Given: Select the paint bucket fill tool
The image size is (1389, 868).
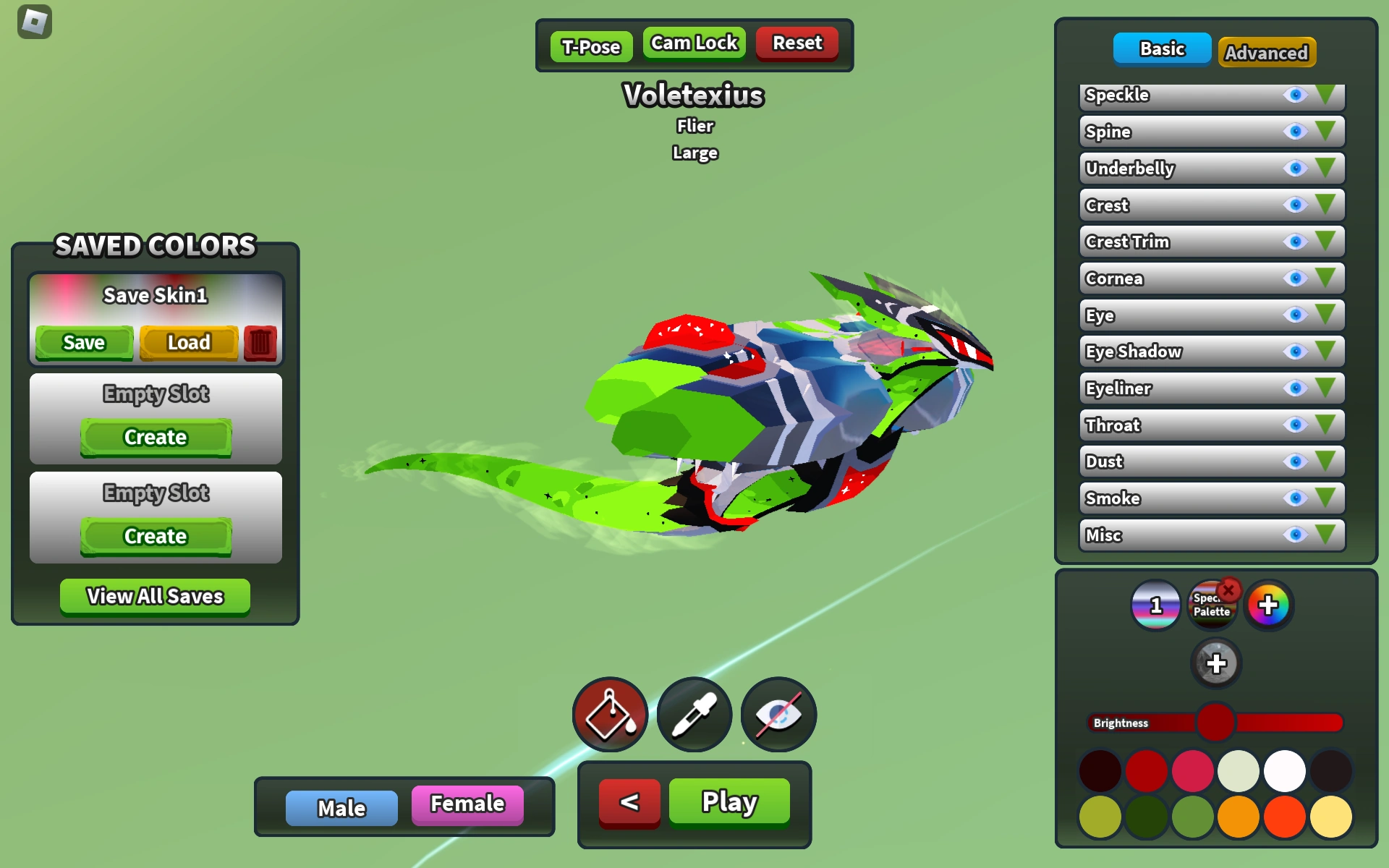Looking at the screenshot, I should point(610,713).
